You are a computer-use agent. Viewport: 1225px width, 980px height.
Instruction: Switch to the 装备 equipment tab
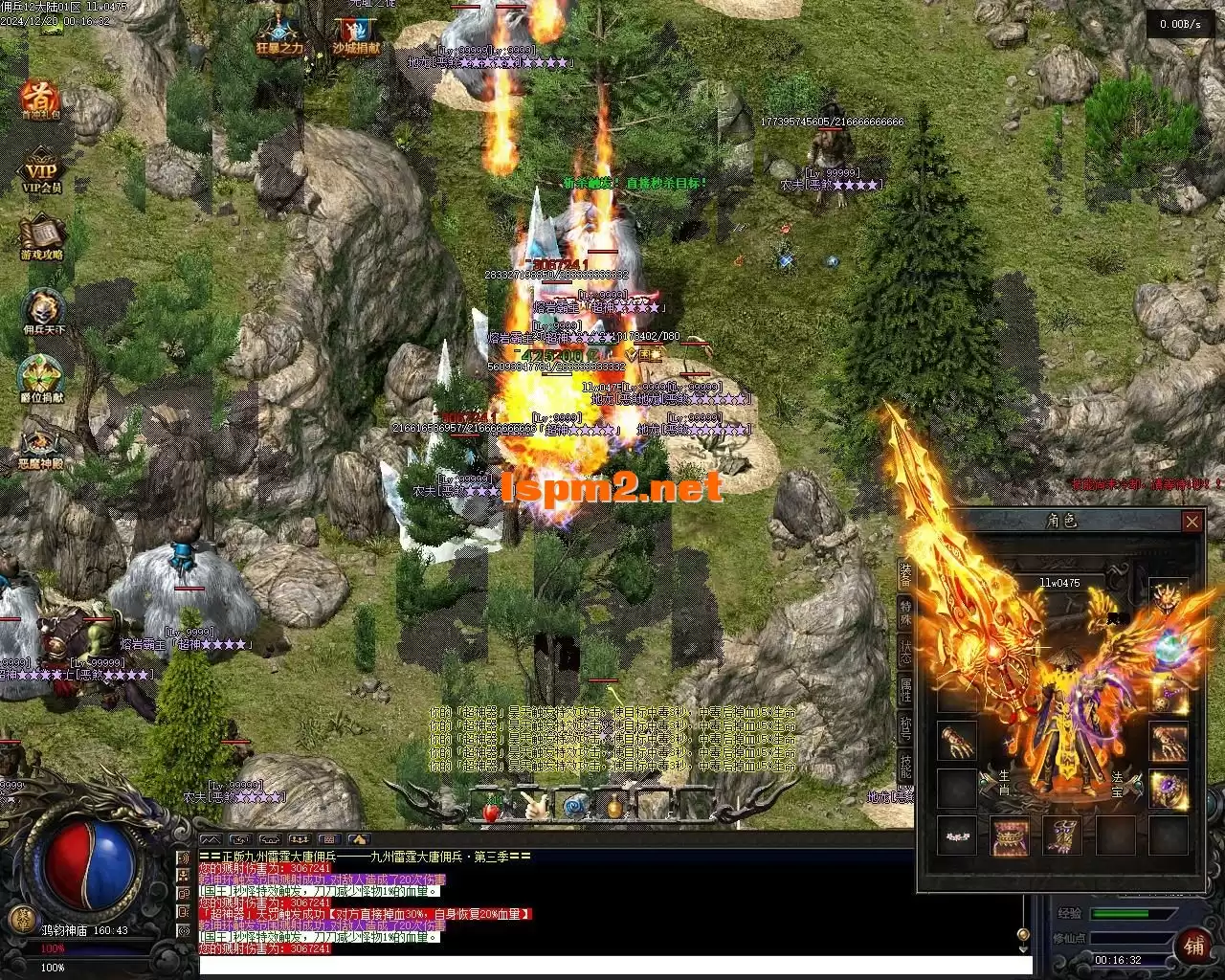(x=905, y=574)
